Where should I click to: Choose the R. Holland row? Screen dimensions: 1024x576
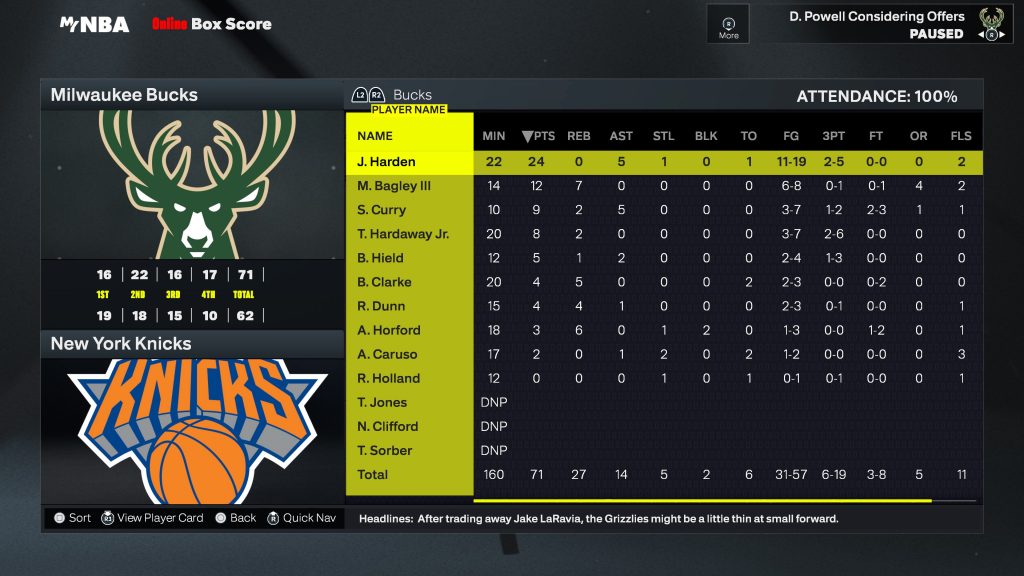point(388,378)
